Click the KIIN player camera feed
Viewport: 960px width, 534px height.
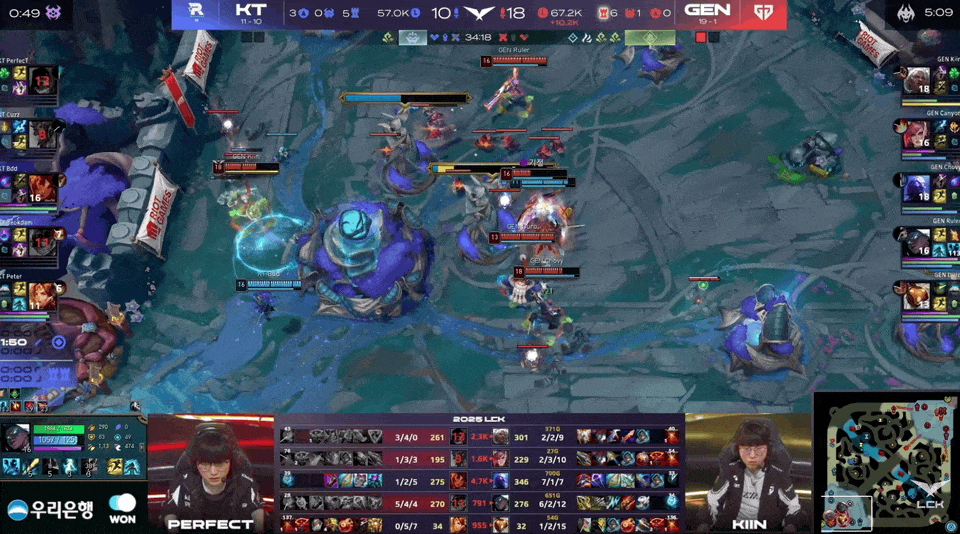[748, 470]
